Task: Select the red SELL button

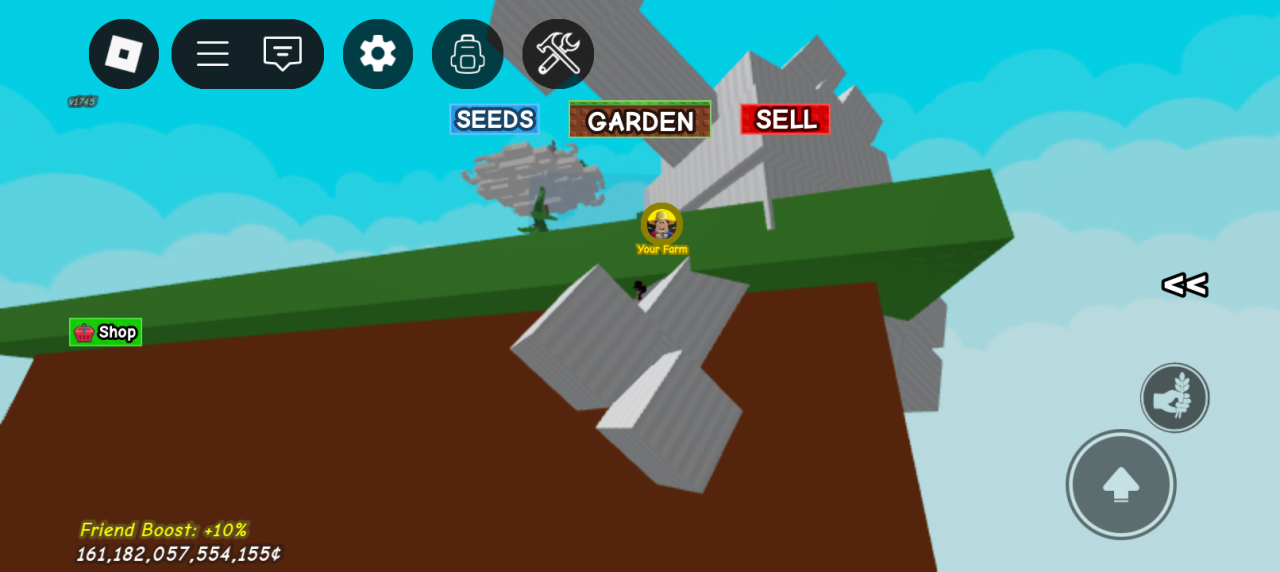Action: 785,119
